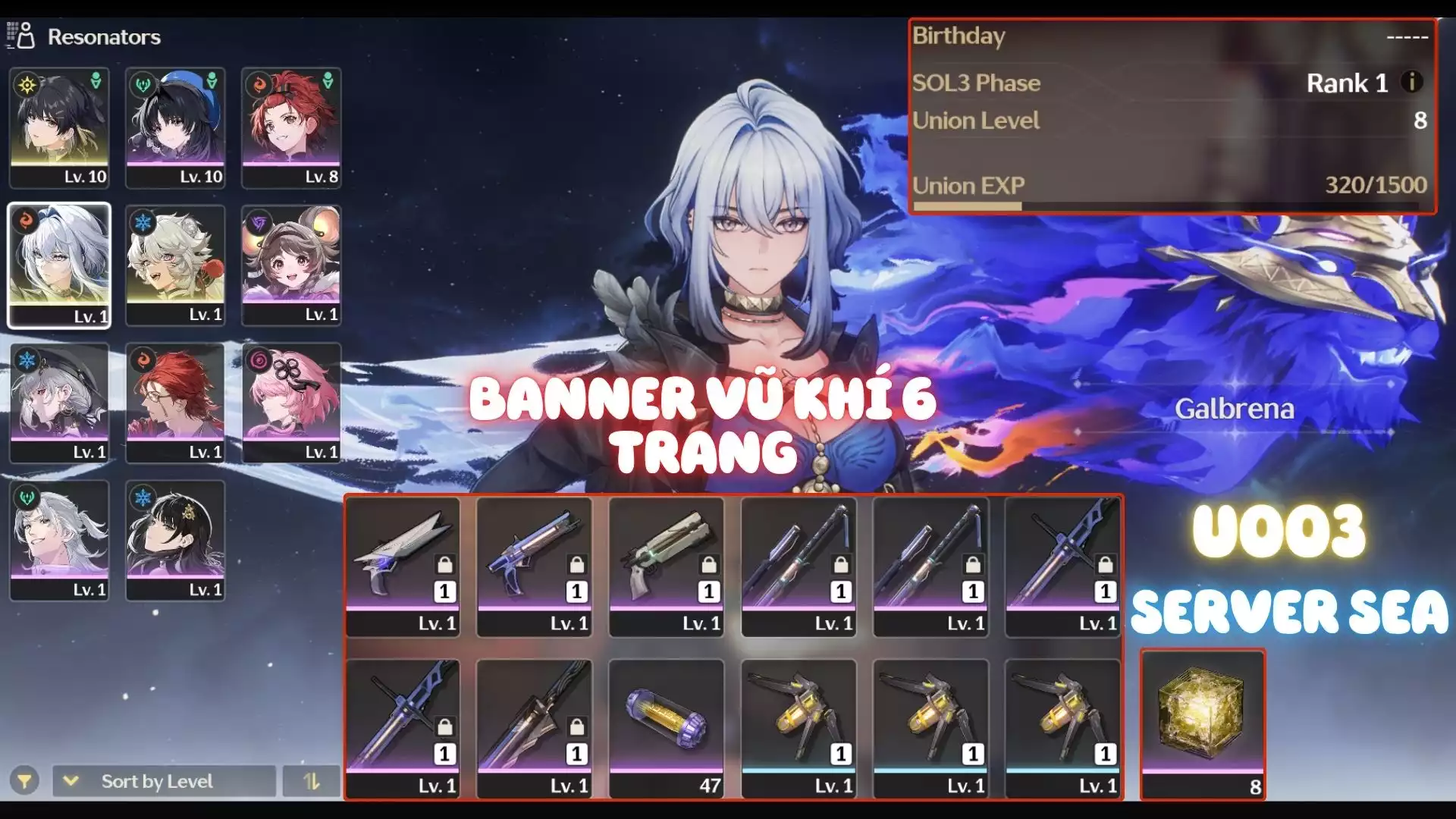Screen dimensions: 1456x819
Task: Select the blue pistol weapon slot
Action: [535, 566]
